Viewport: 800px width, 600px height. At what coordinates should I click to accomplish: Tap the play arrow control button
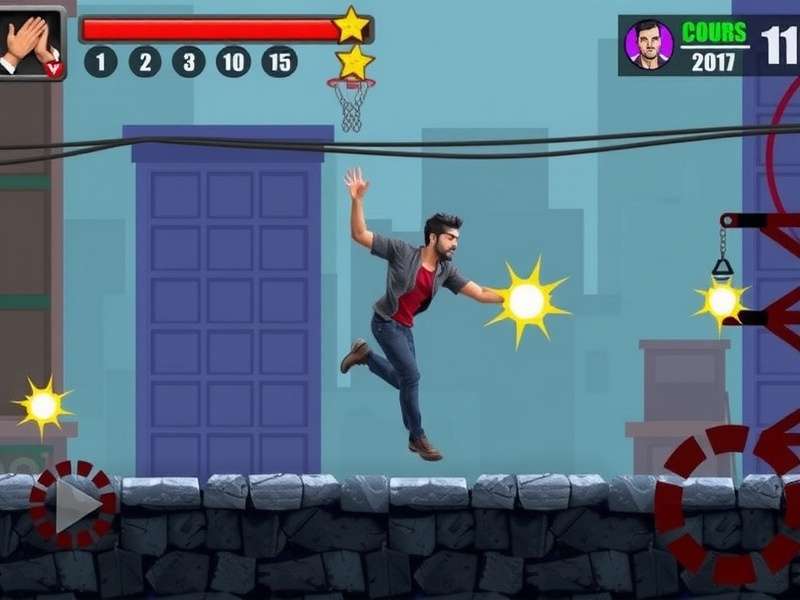coord(73,505)
